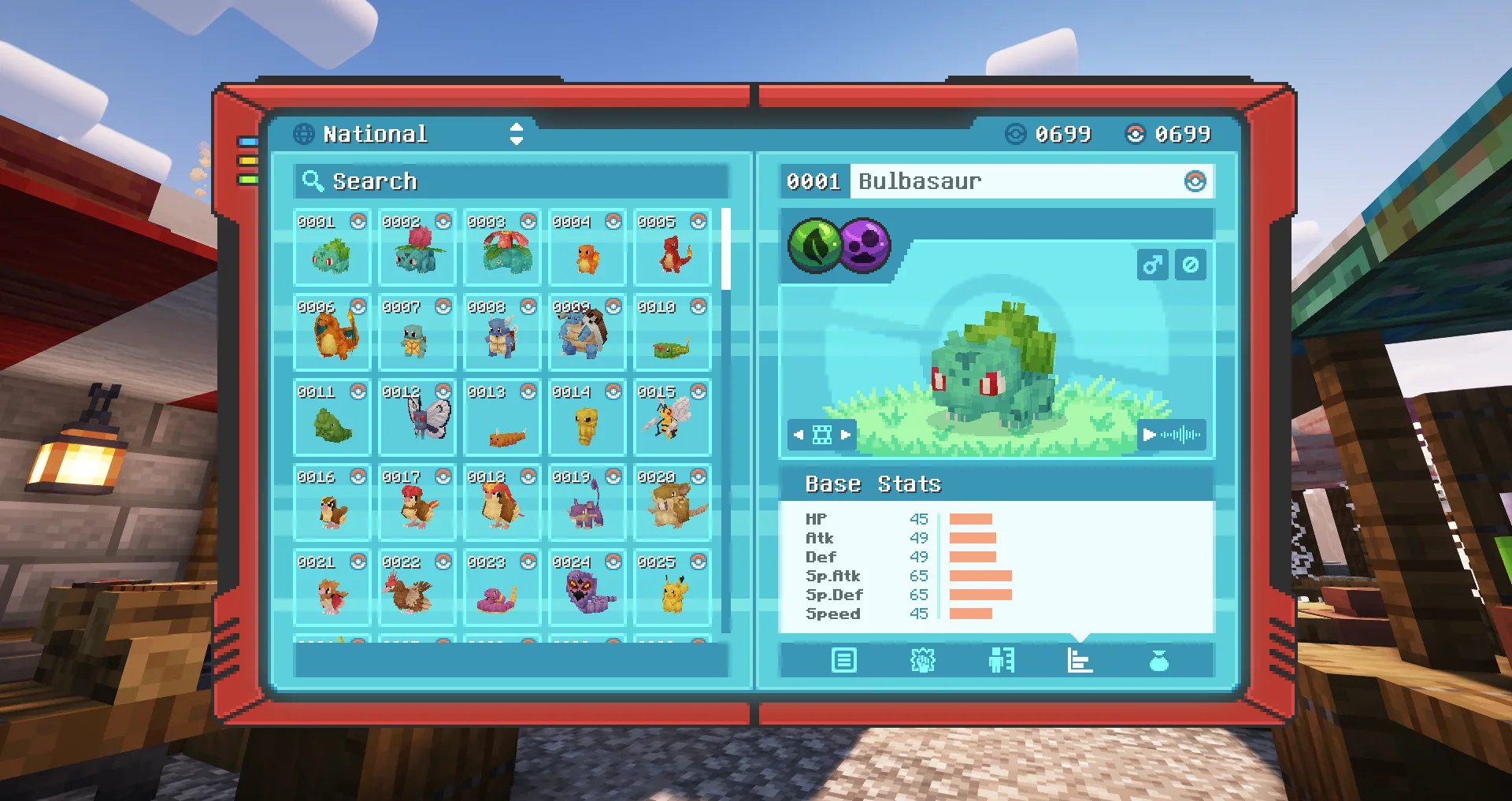Toggle the male gender button
1512x801 pixels.
coord(1152,265)
